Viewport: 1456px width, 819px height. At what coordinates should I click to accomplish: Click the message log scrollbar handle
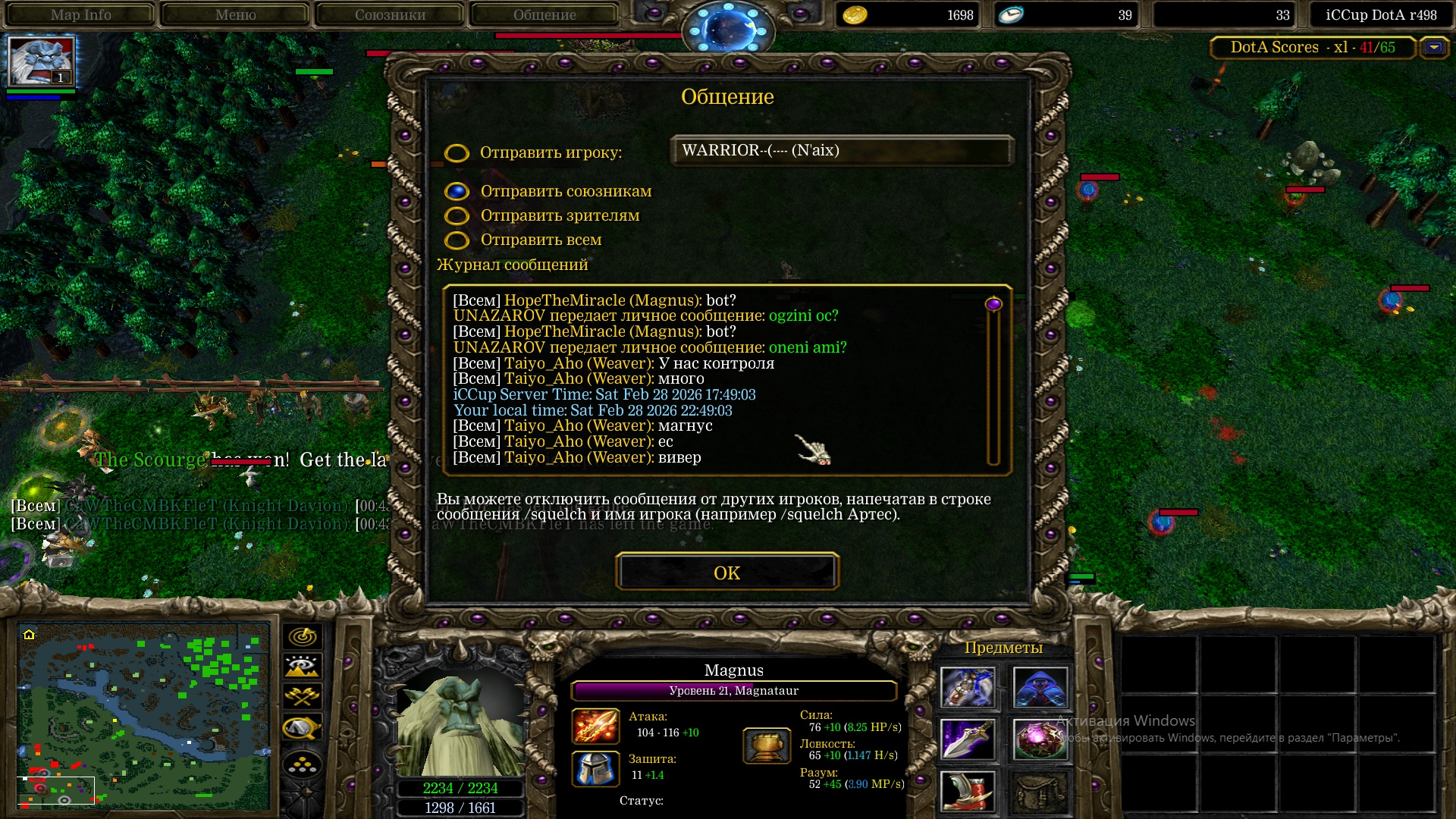pyautogui.click(x=993, y=304)
